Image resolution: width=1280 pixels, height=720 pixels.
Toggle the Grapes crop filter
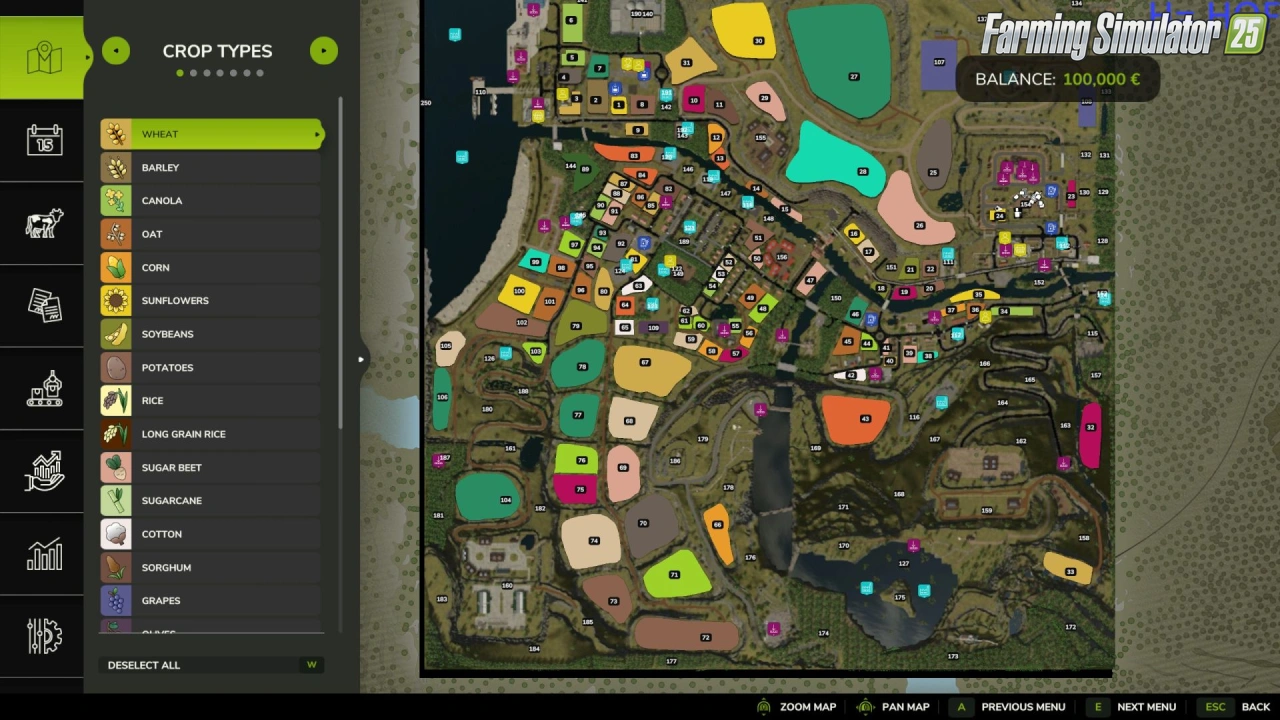pos(212,601)
